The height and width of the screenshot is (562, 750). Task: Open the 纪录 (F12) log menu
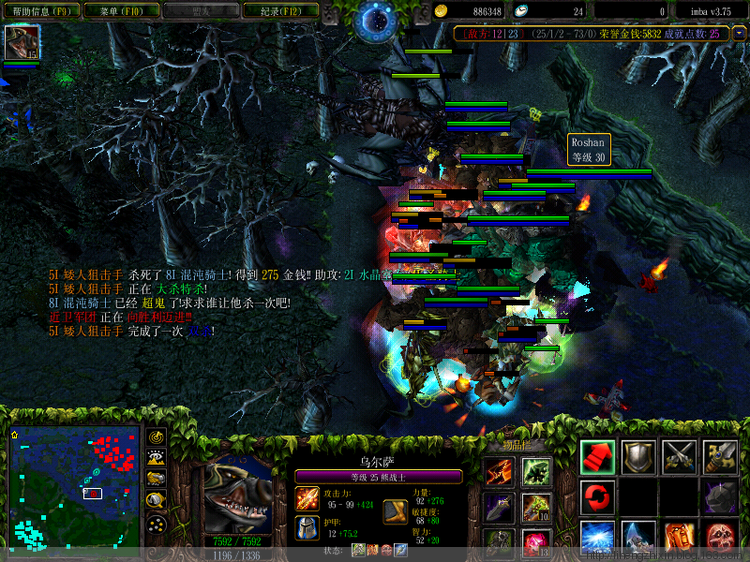tap(282, 11)
